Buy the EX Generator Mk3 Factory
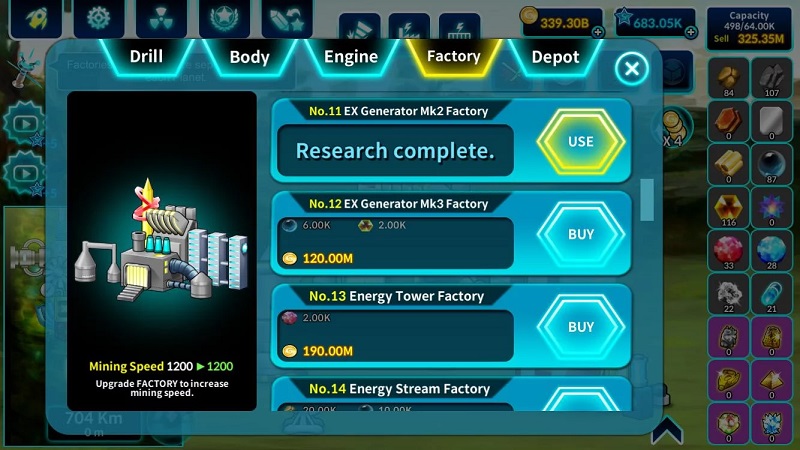The image size is (800, 450). click(580, 235)
